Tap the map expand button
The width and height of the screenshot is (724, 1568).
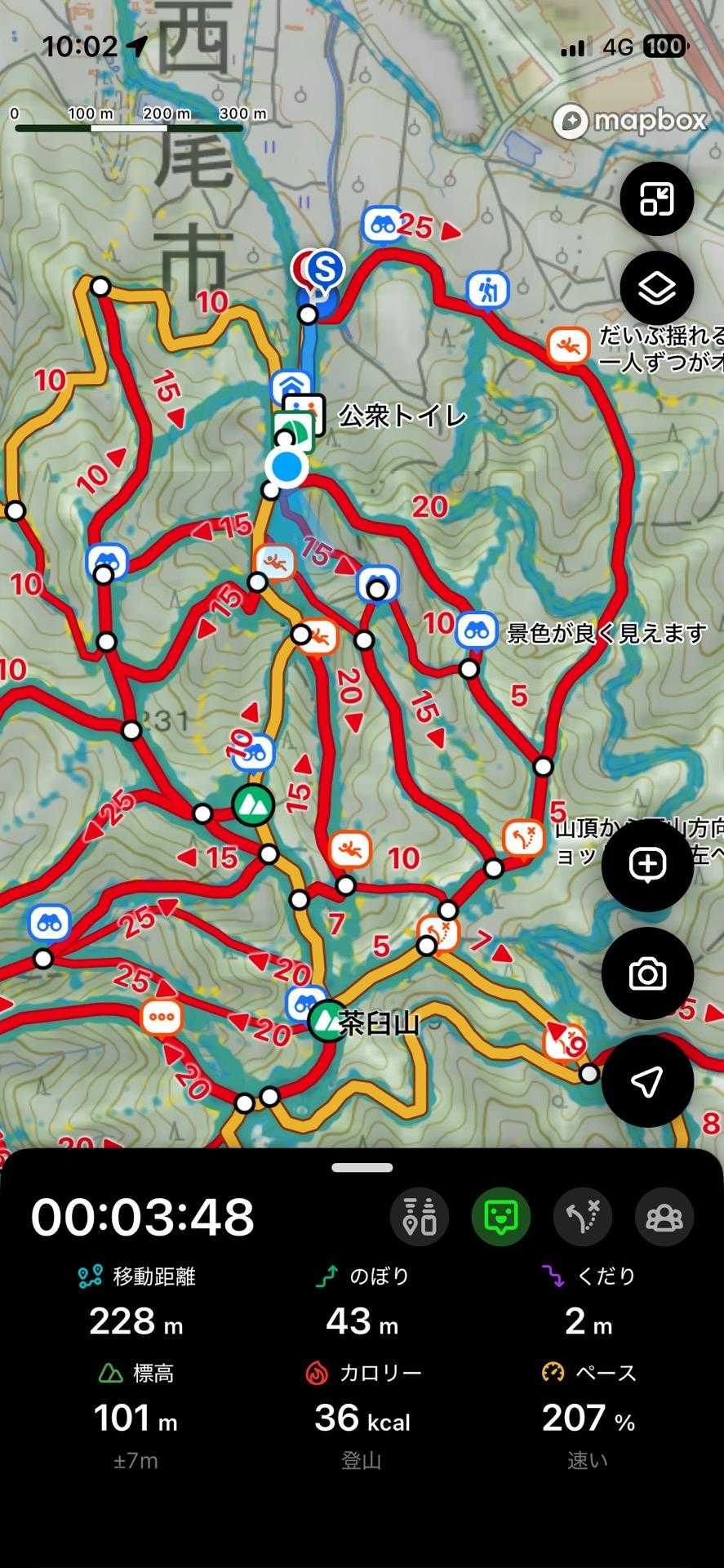click(x=656, y=198)
